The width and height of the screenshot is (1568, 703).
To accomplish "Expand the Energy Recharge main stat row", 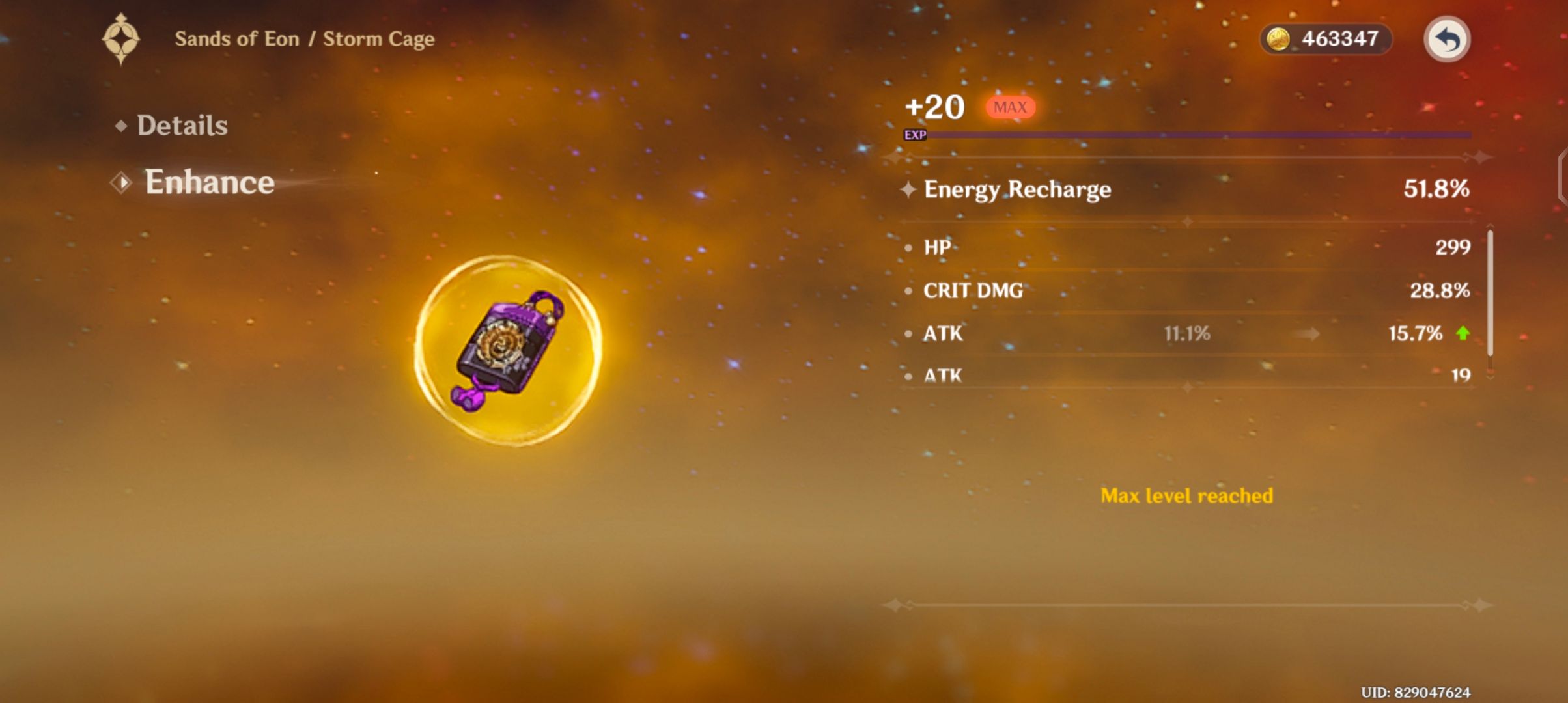I will [1172, 189].
